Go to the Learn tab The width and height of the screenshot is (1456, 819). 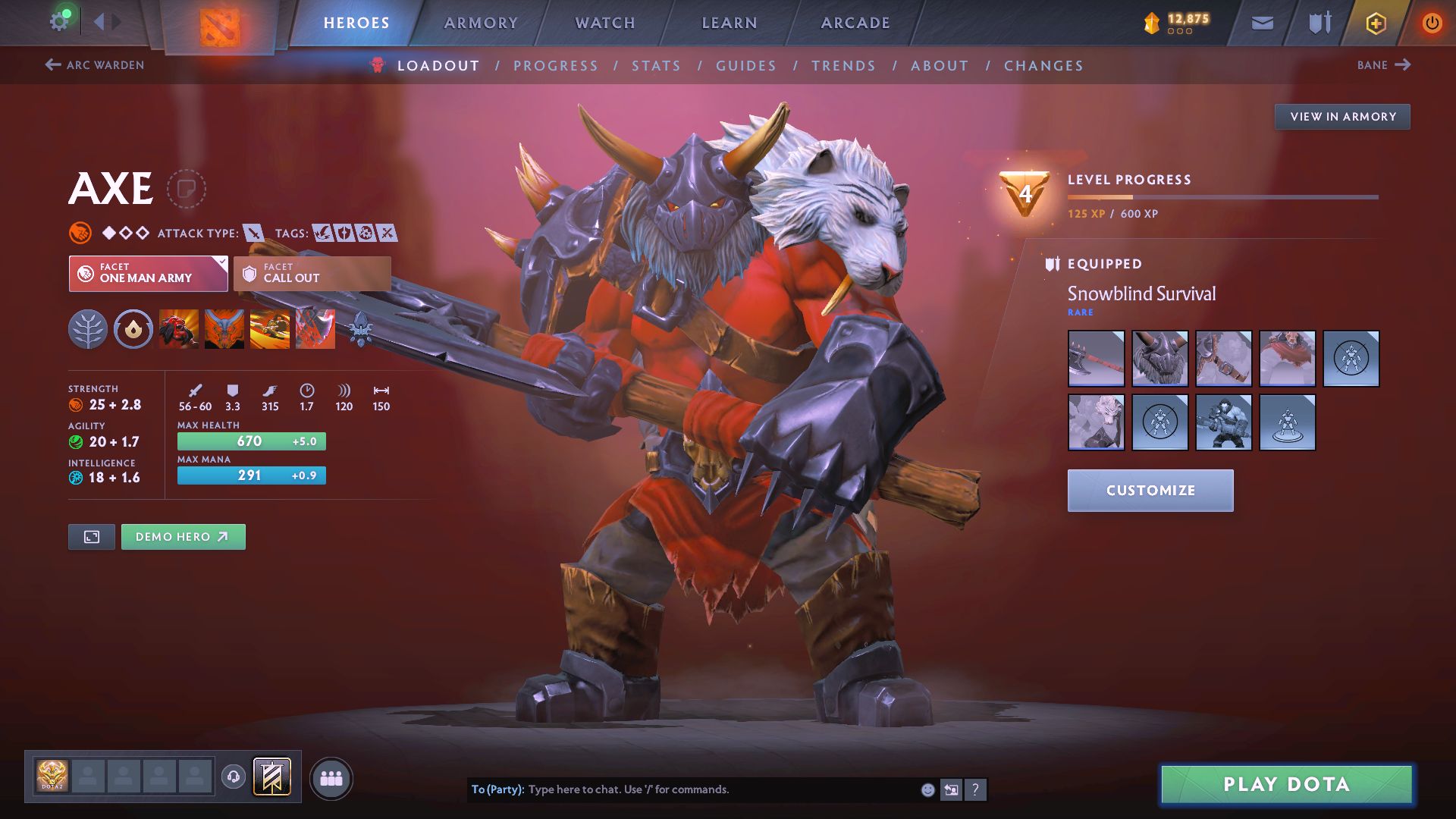(730, 23)
